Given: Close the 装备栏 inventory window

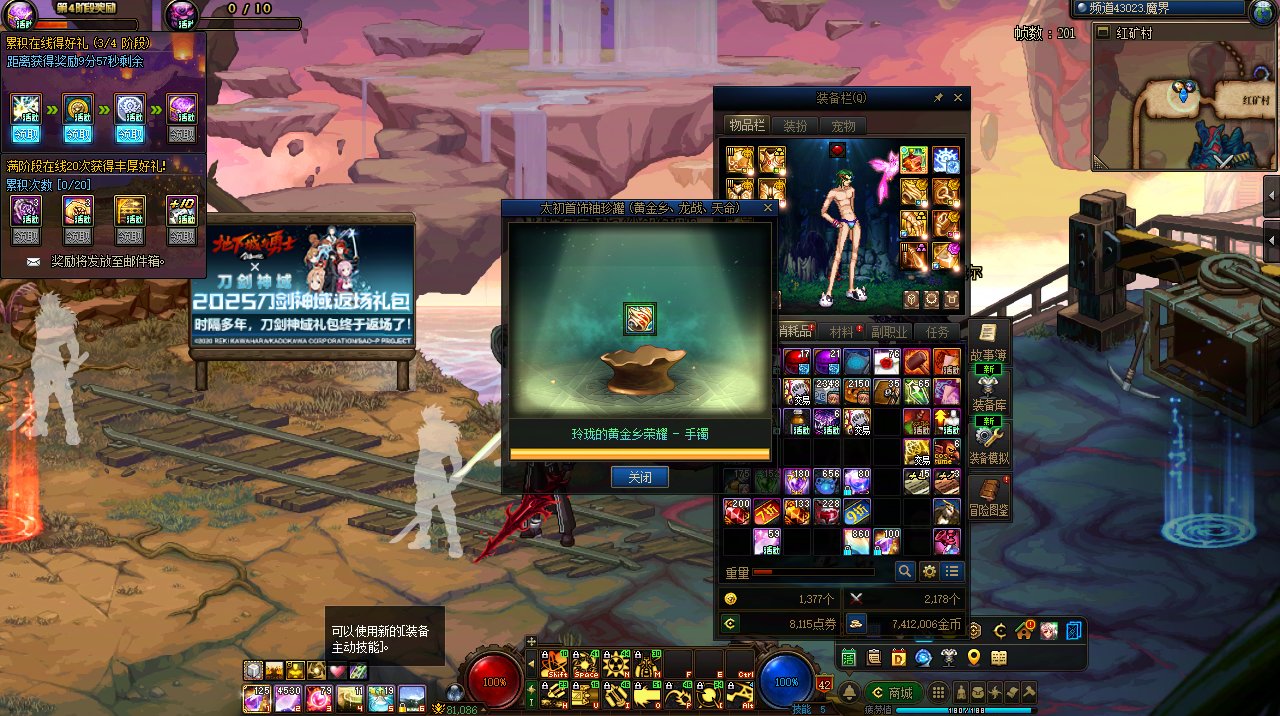Looking at the screenshot, I should click(x=958, y=98).
